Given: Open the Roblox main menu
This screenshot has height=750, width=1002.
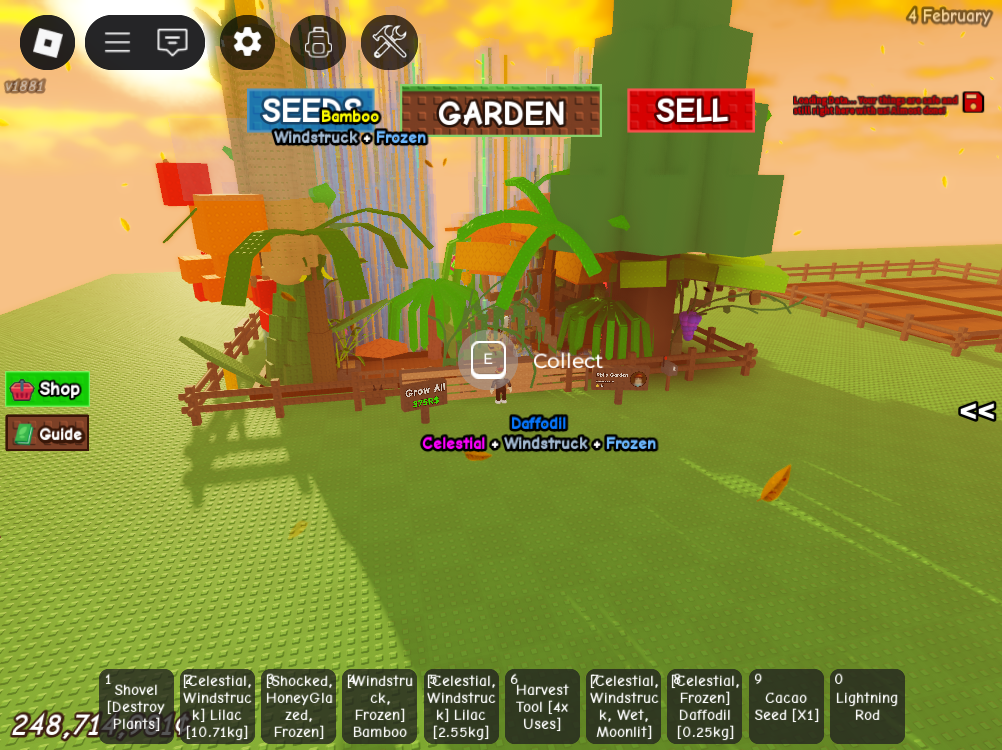Looking at the screenshot, I should pyautogui.click(x=47, y=42).
